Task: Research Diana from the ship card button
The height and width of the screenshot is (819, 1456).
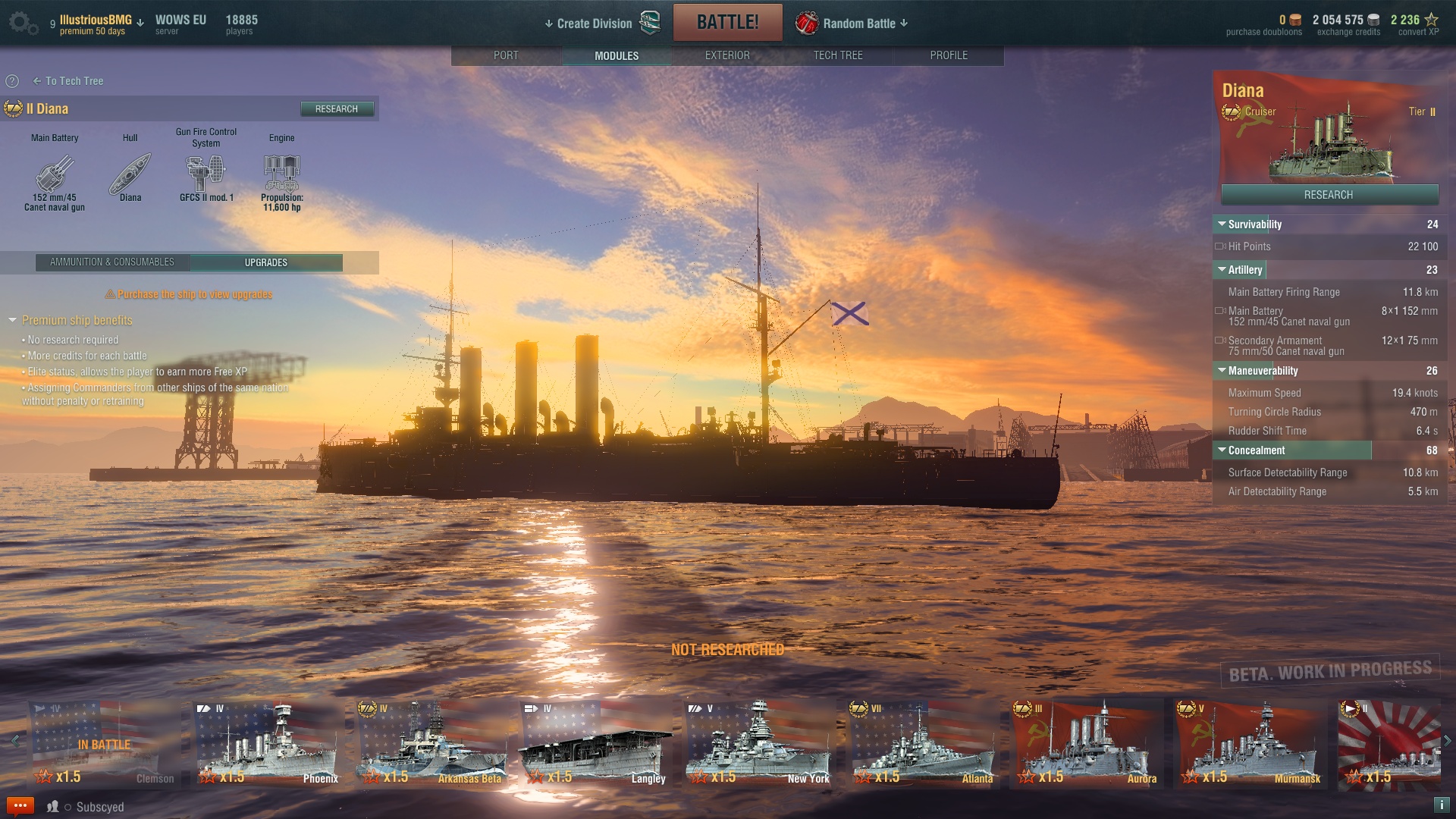Action: pyautogui.click(x=1329, y=195)
